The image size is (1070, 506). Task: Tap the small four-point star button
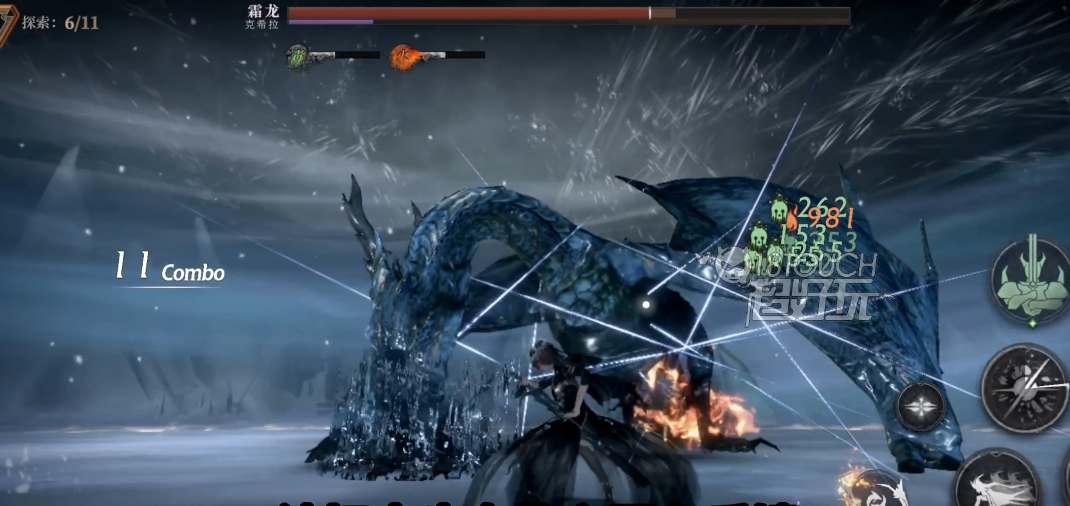(920, 406)
